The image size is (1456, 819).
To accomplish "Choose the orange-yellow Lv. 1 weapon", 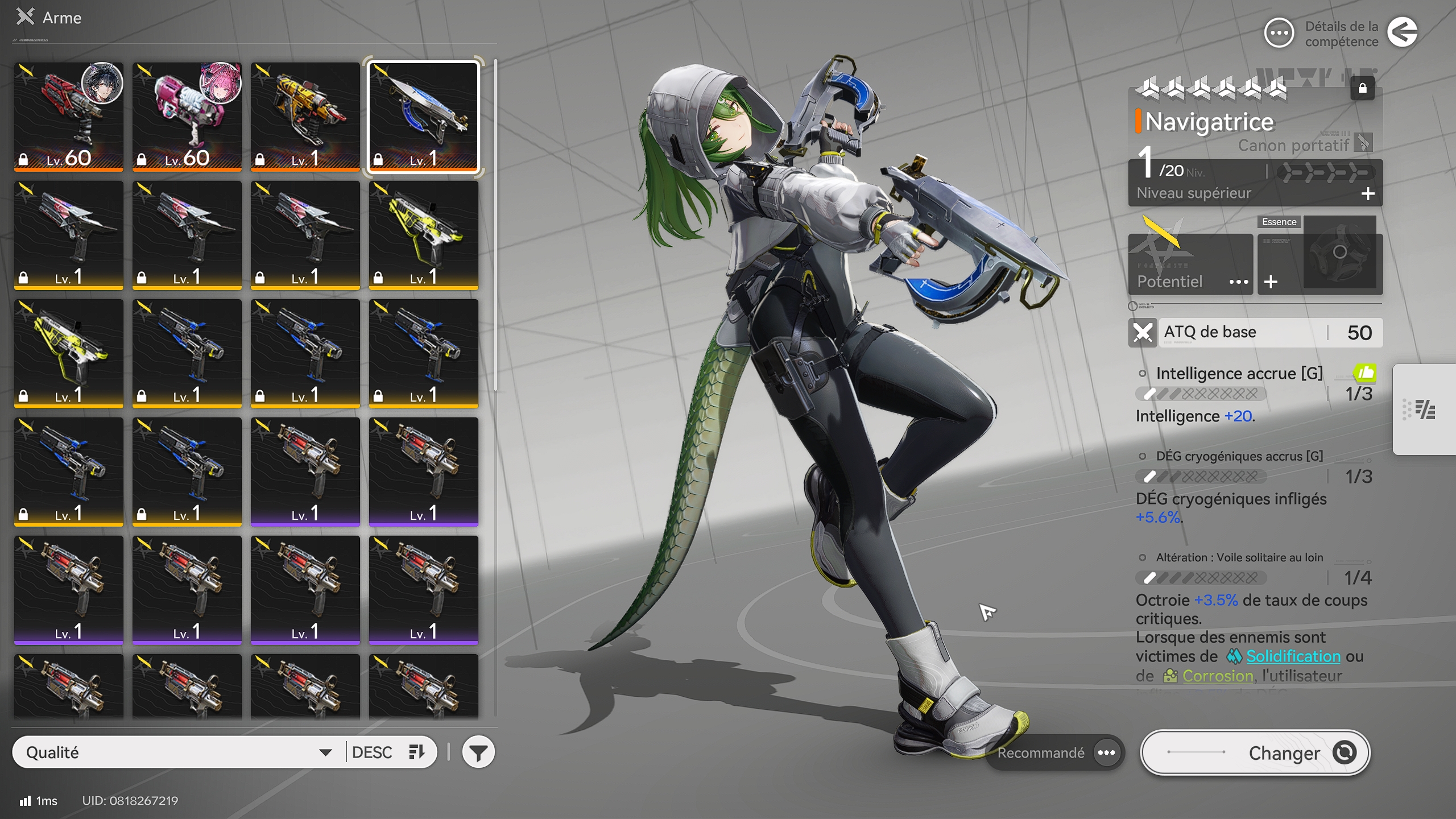I will (x=305, y=116).
